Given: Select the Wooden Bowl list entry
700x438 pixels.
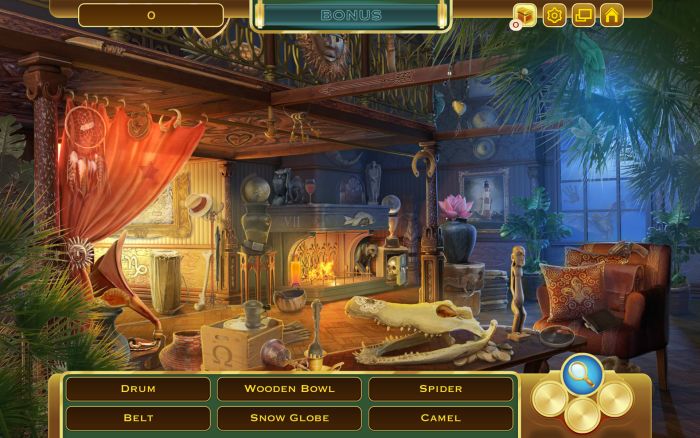Looking at the screenshot, I should pos(289,388).
